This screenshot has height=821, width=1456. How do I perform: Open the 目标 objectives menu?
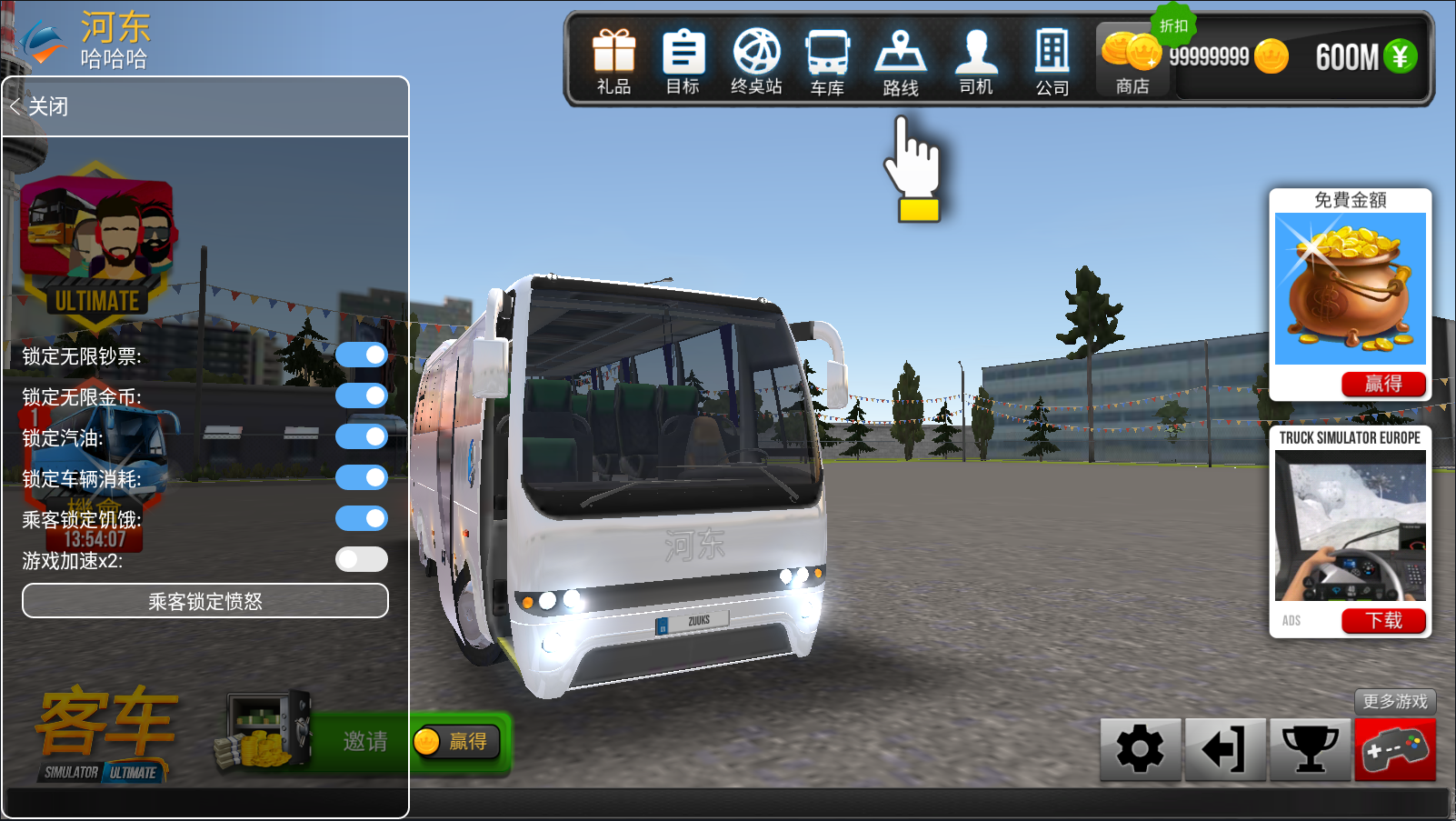[x=683, y=61]
